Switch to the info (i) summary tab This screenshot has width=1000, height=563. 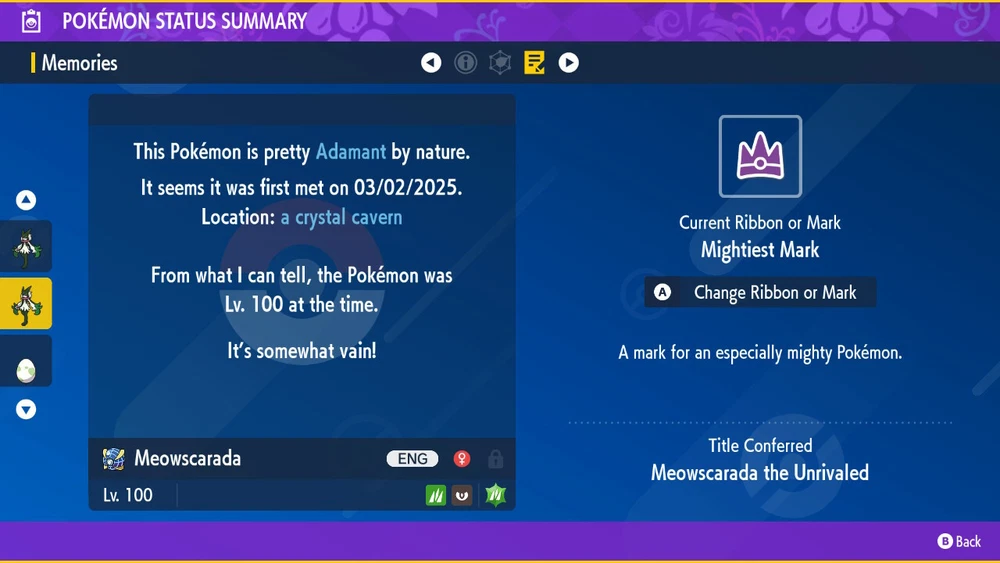click(x=465, y=63)
